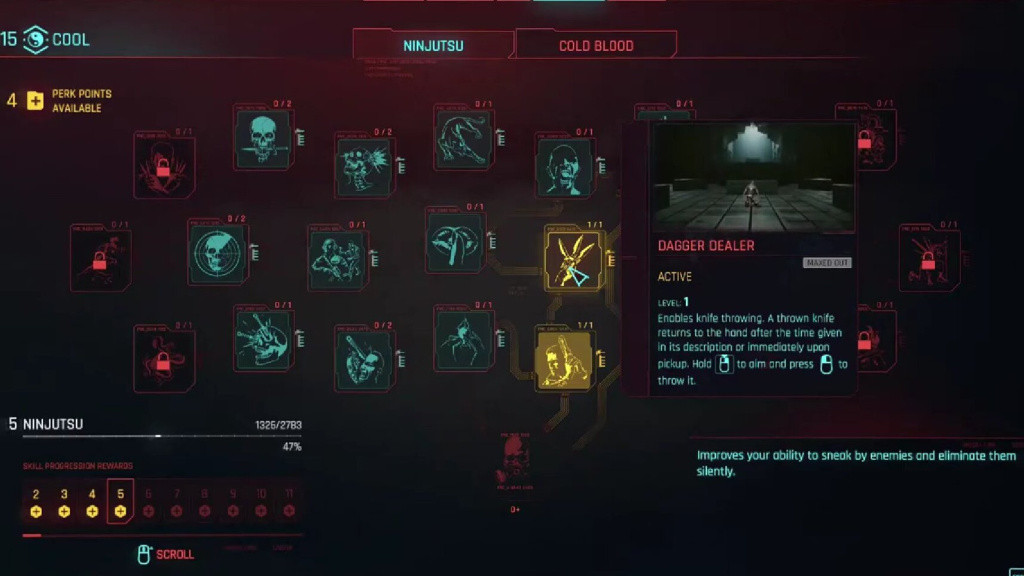Image resolution: width=1024 pixels, height=576 pixels.
Task: Select the crouching creature perk icon
Action: (463, 139)
